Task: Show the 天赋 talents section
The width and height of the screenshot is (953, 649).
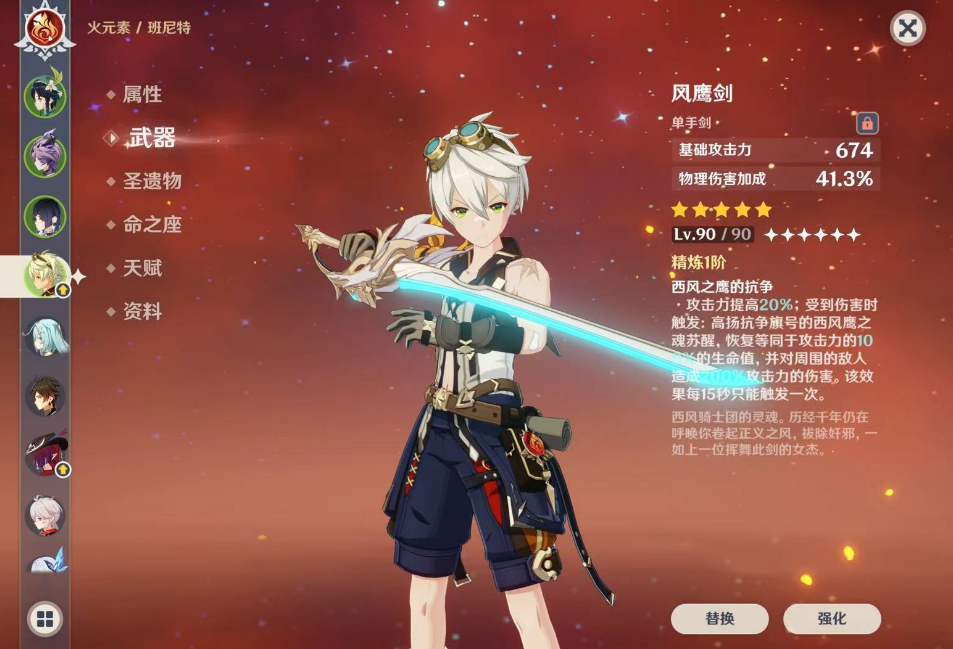Action: click(x=141, y=268)
